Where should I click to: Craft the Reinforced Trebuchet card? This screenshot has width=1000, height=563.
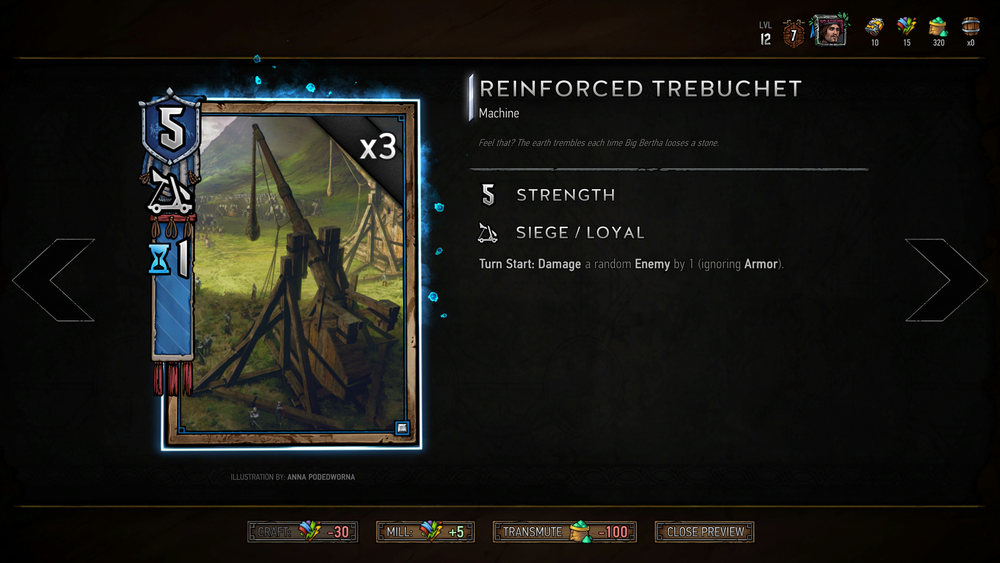click(x=301, y=532)
